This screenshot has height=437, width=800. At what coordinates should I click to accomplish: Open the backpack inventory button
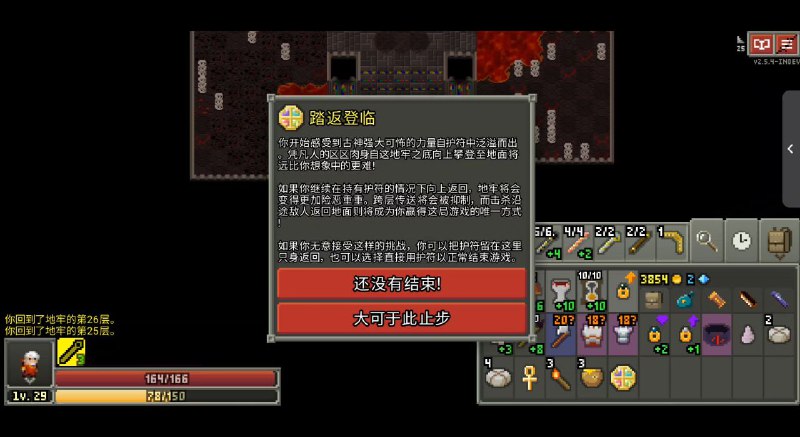click(777, 240)
